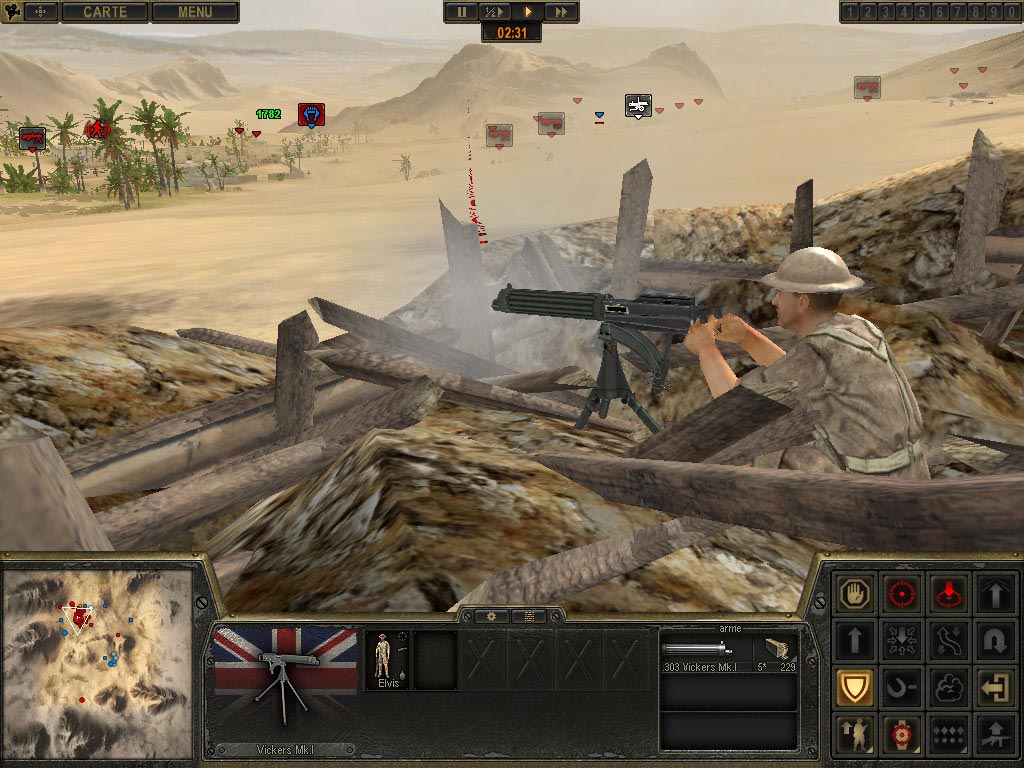Image resolution: width=1024 pixels, height=768 pixels.
Task: Select the .303 Vickers Mk.I weapon slot
Action: pyautogui.click(x=727, y=652)
